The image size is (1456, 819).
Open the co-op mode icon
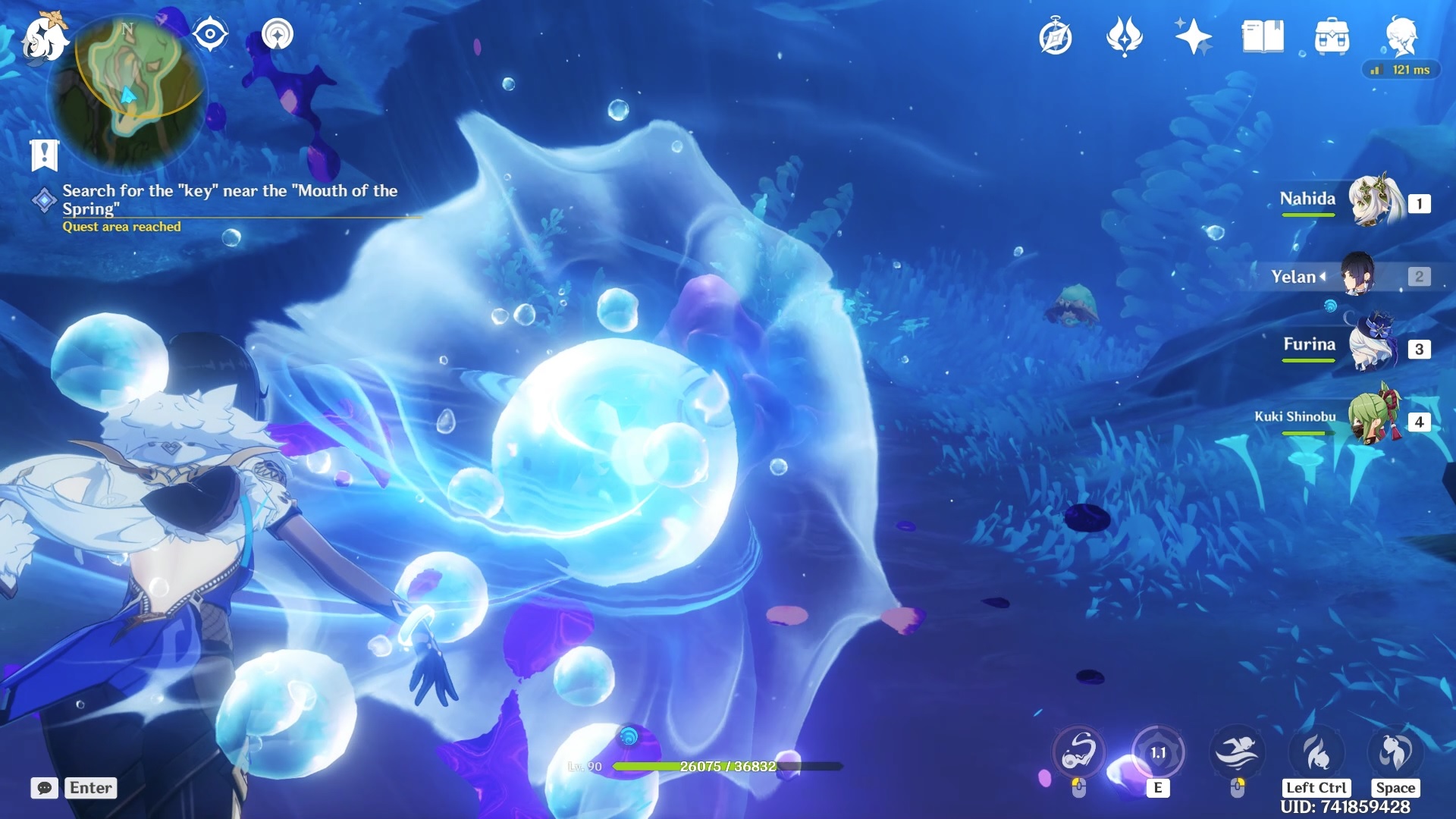(x=278, y=34)
